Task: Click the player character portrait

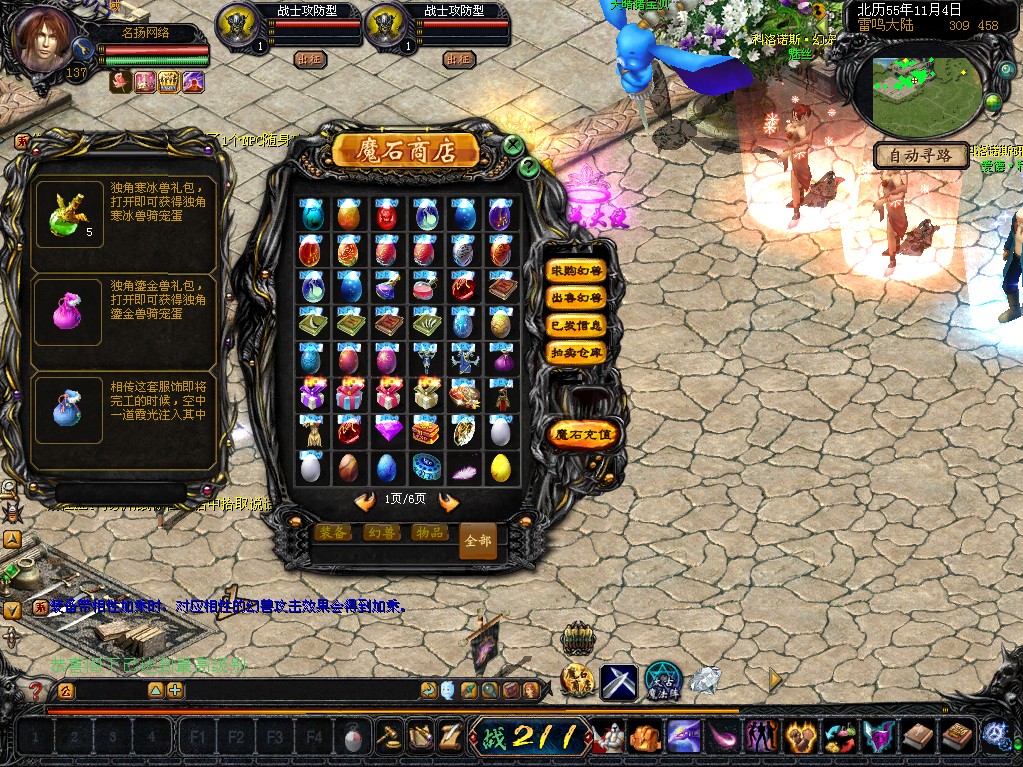Action: pyautogui.click(x=47, y=40)
